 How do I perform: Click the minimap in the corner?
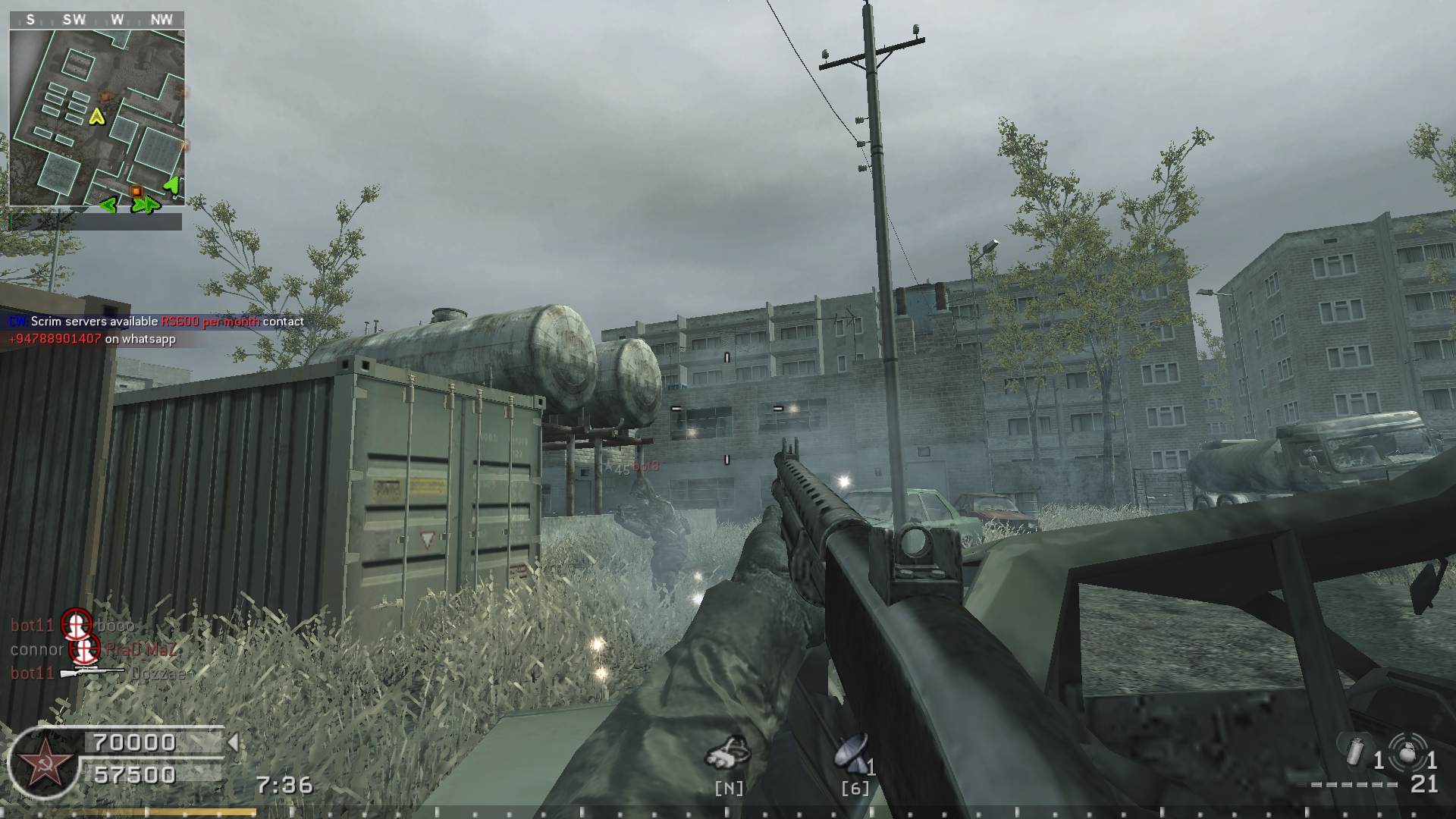click(x=96, y=118)
